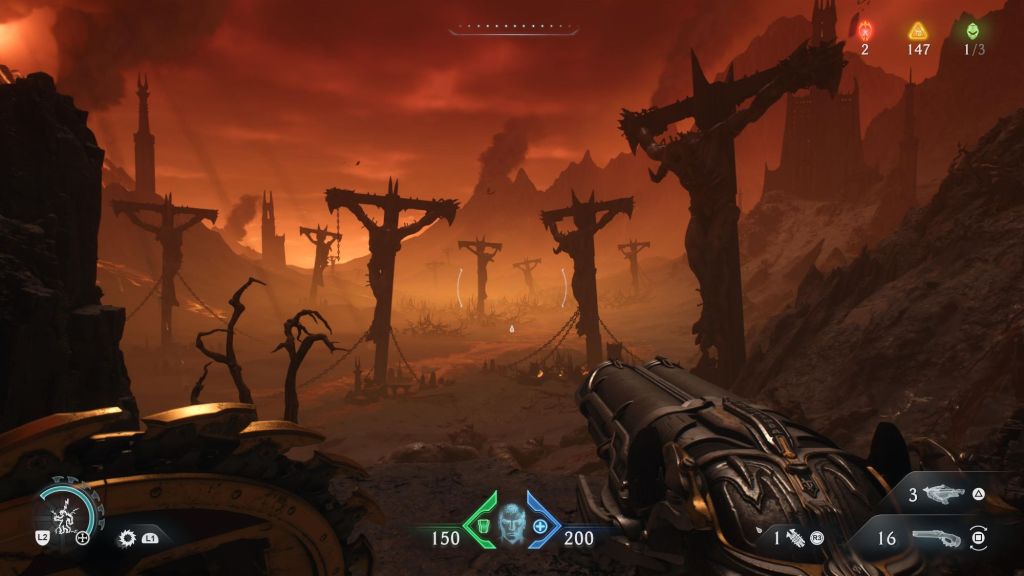Select the equipped shotgun weapon icon

[938, 538]
